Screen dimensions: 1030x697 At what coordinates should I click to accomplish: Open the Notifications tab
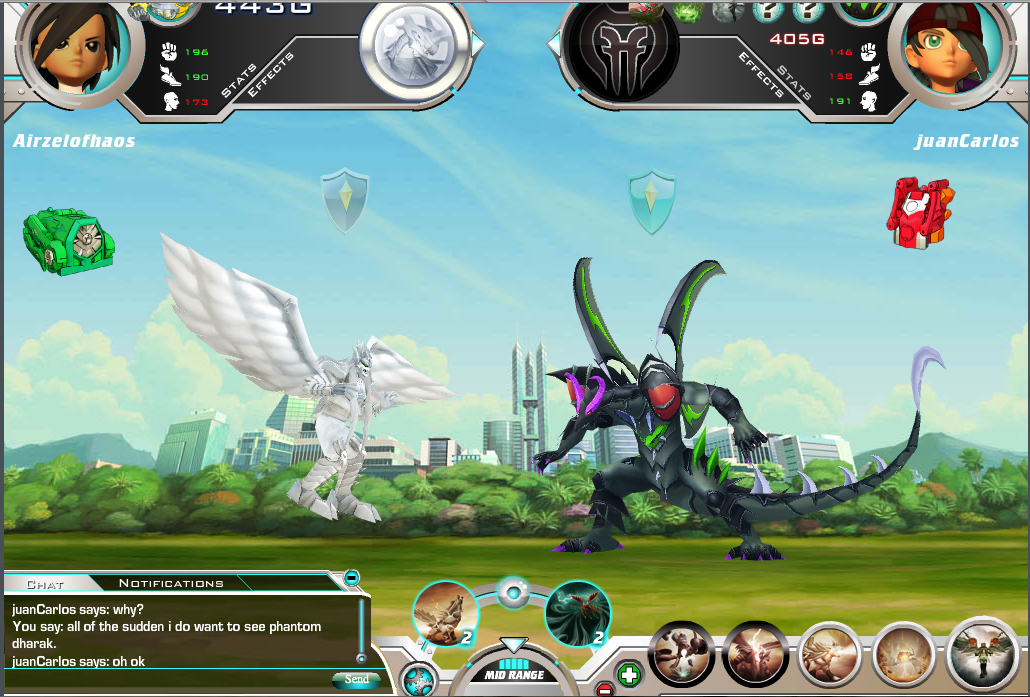(x=171, y=583)
